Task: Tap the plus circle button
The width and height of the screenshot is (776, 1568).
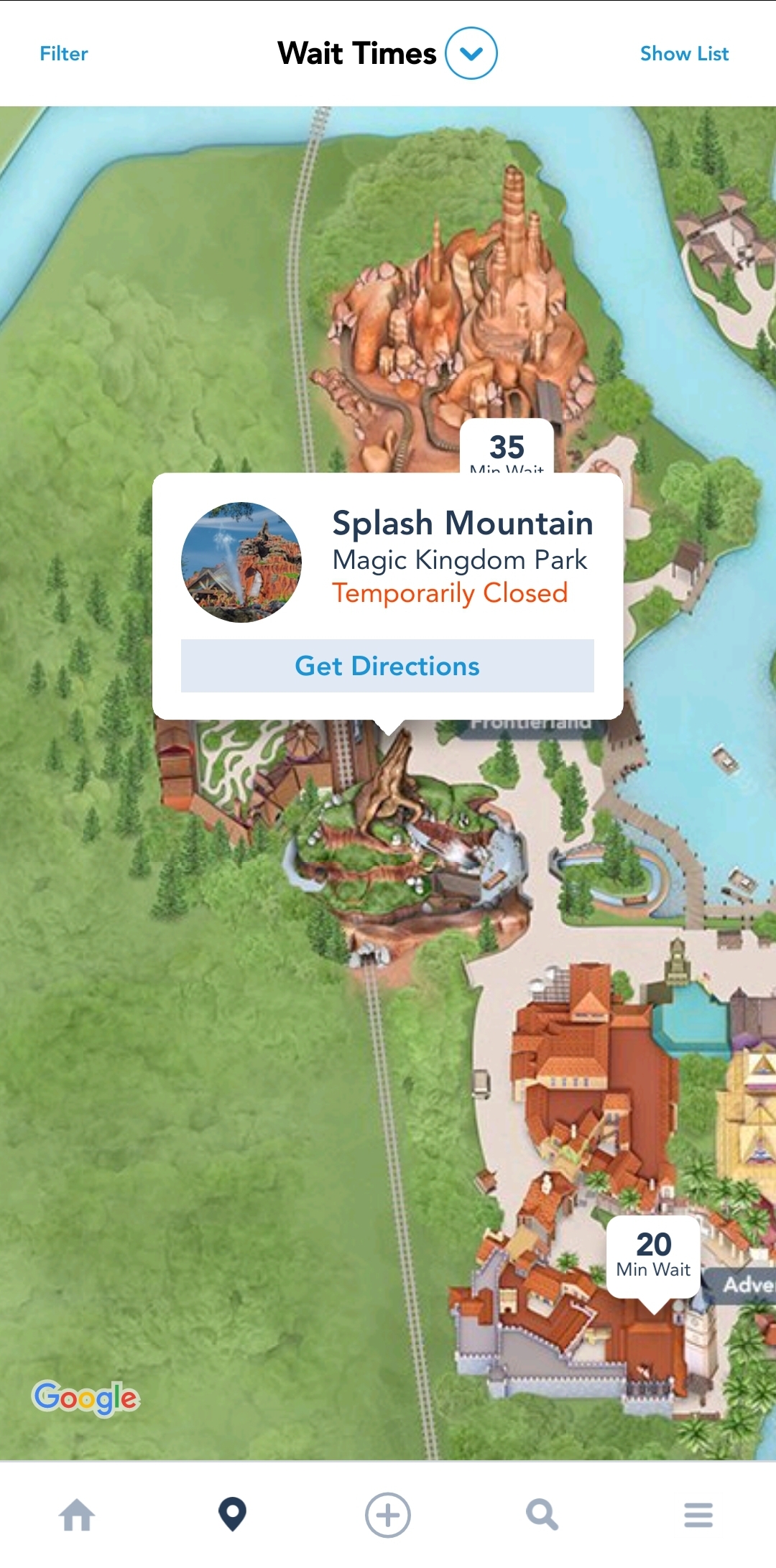Action: coord(388,1515)
